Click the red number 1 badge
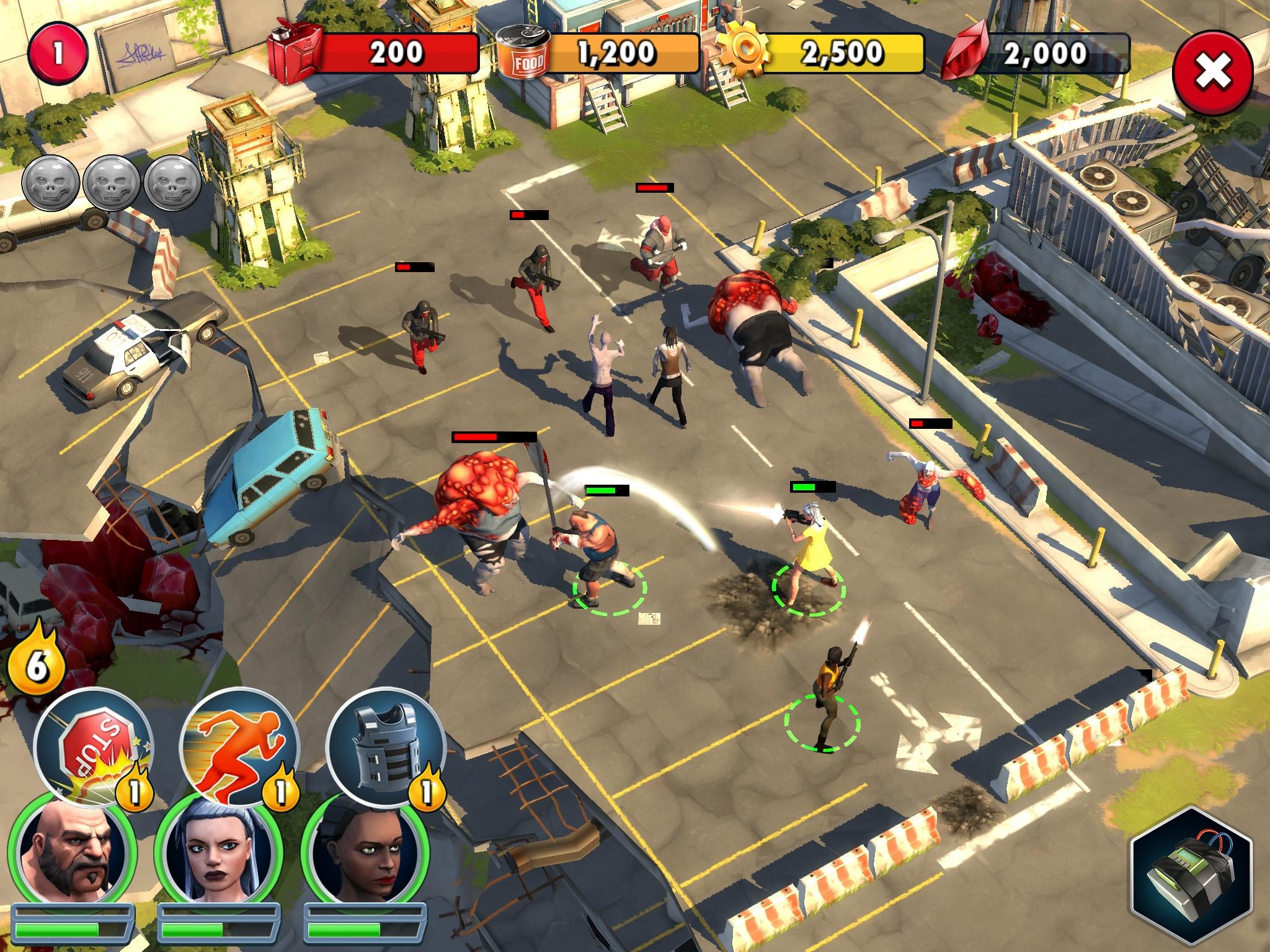1270x952 pixels. (x=57, y=52)
